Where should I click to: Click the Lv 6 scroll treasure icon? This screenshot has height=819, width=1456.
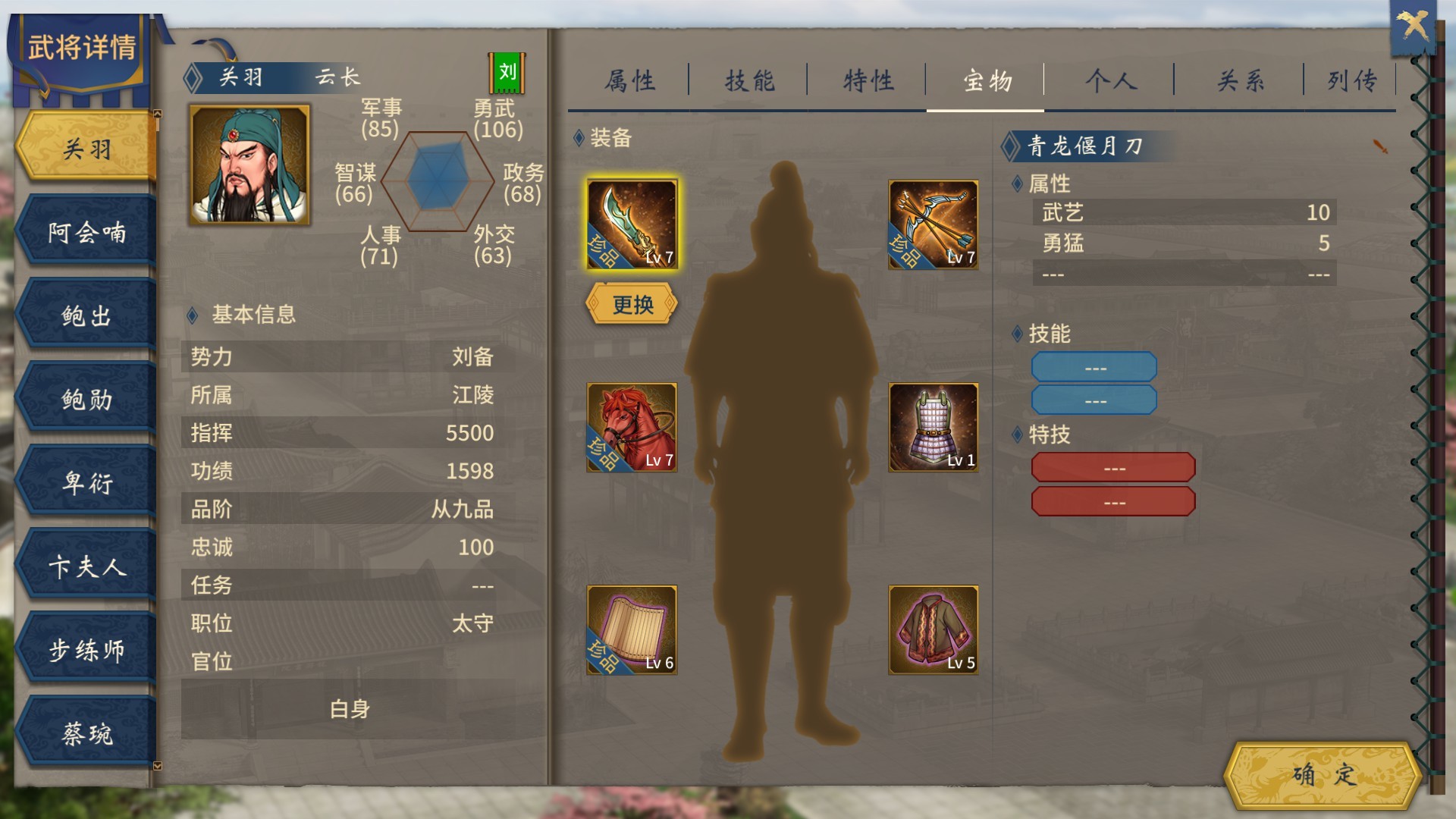(x=631, y=629)
